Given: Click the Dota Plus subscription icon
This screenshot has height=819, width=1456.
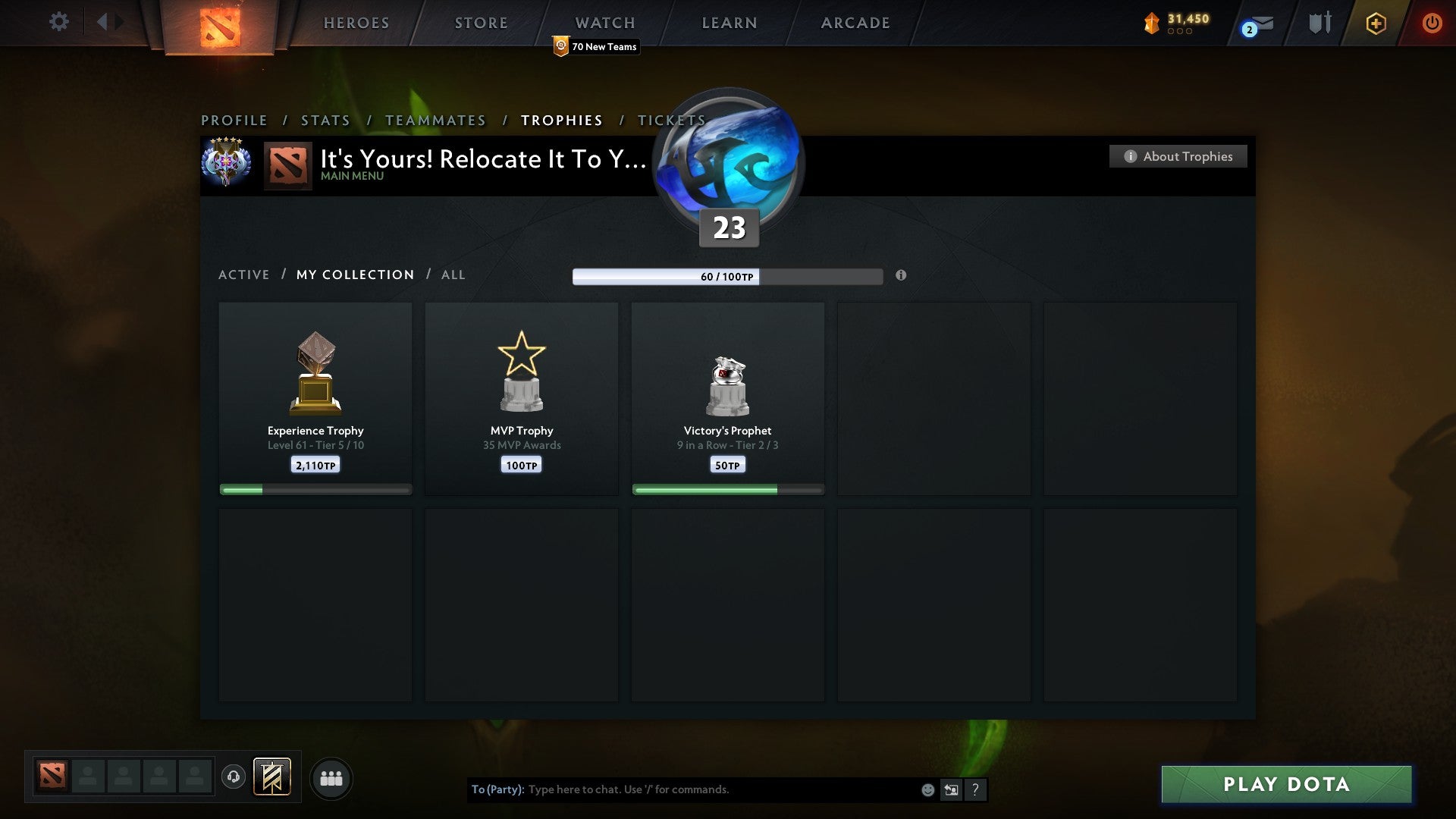Looking at the screenshot, I should 1375,24.
